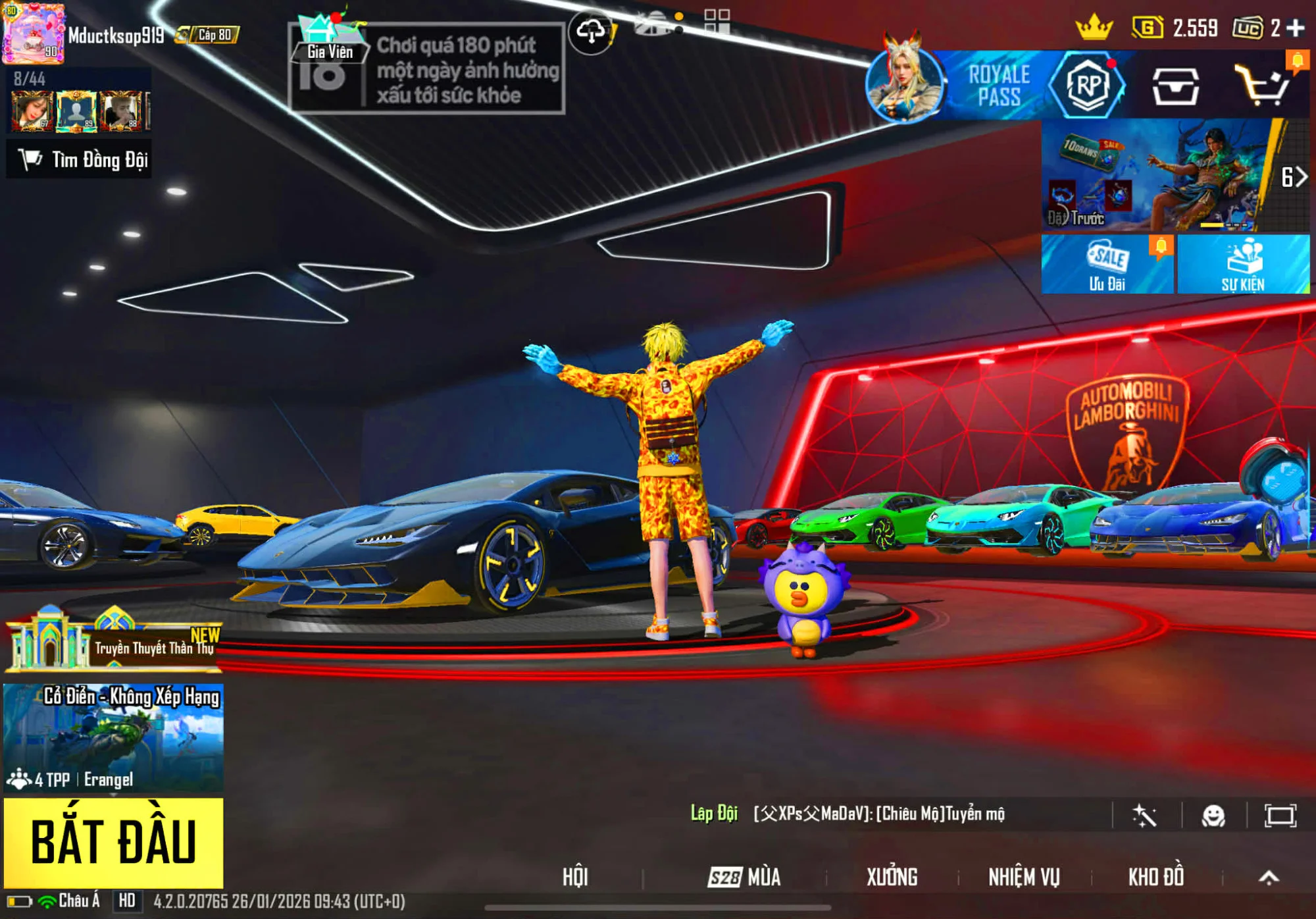1316x919 pixels.
Task: Click Tìm Đồng Đội to find teammates
Action: click(80, 159)
